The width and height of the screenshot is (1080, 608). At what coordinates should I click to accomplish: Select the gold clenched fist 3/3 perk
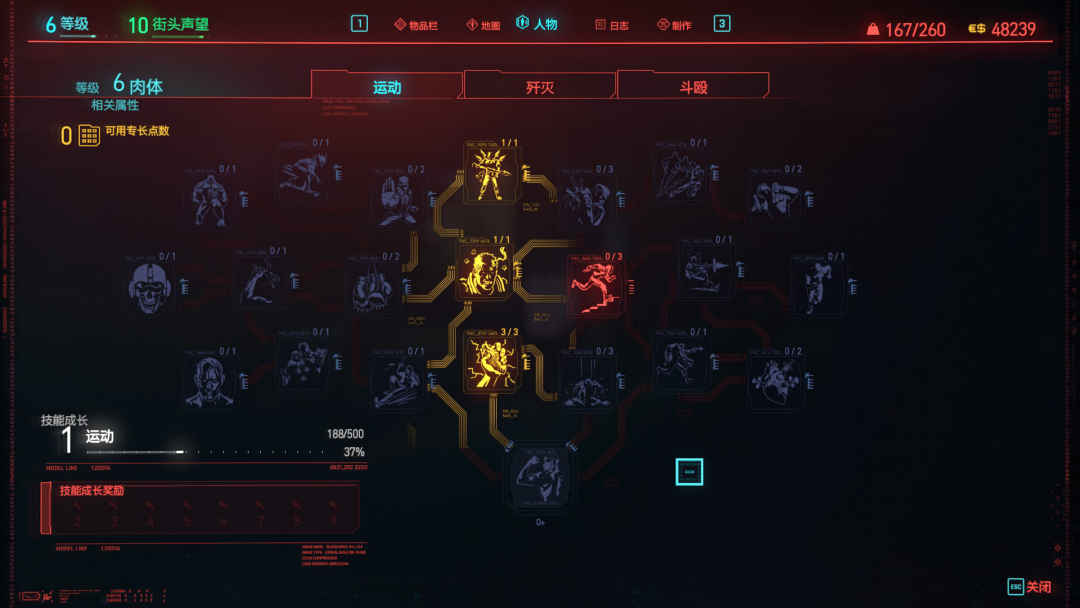tap(492, 364)
